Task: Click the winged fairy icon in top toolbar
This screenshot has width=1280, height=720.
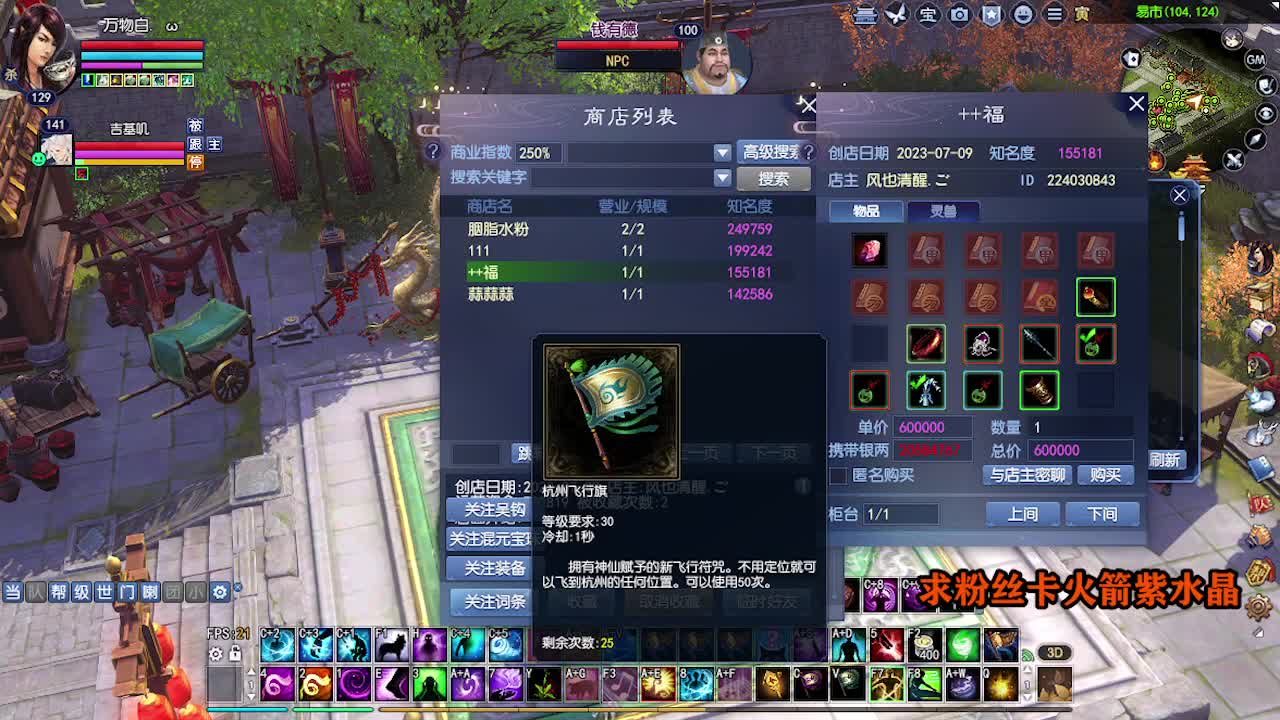Action: point(895,15)
